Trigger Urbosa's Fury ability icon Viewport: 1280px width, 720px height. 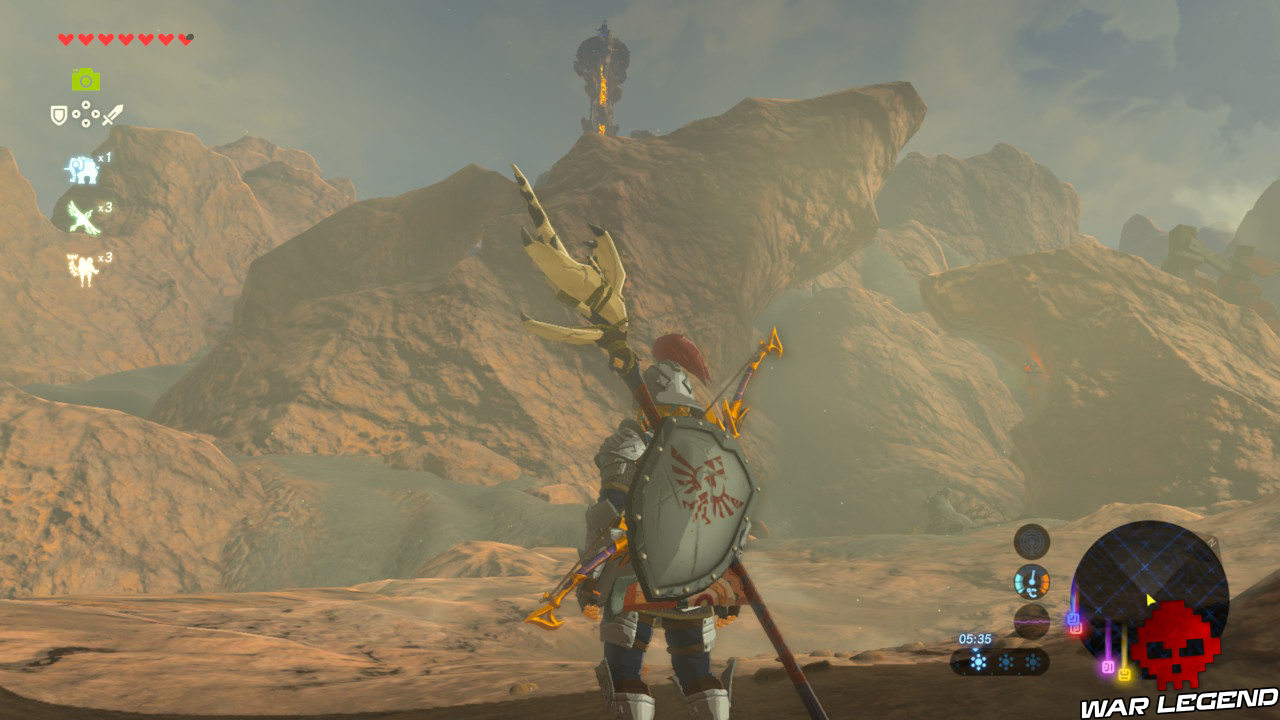pos(82,265)
